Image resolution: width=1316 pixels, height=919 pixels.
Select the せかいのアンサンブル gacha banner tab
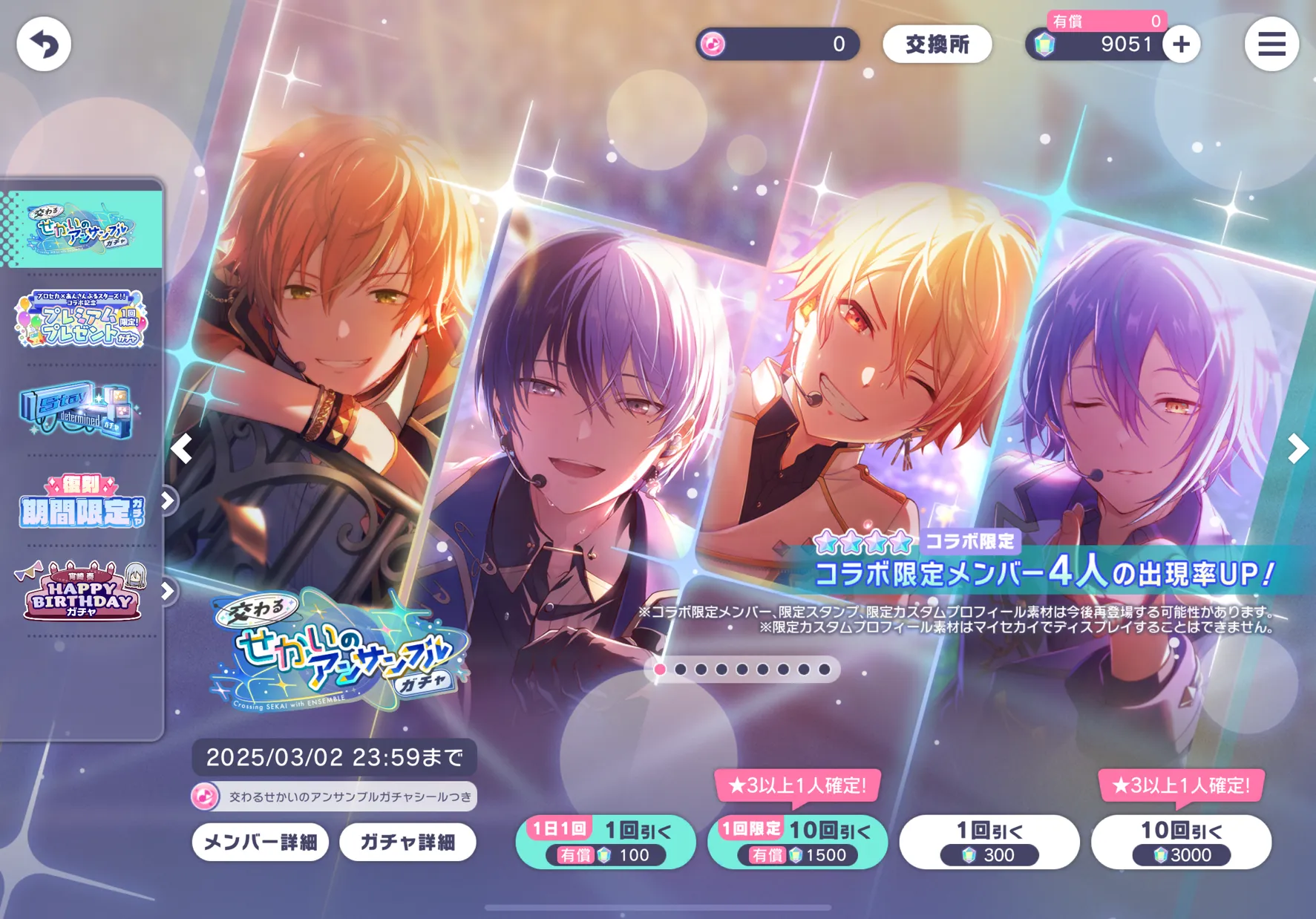82,229
